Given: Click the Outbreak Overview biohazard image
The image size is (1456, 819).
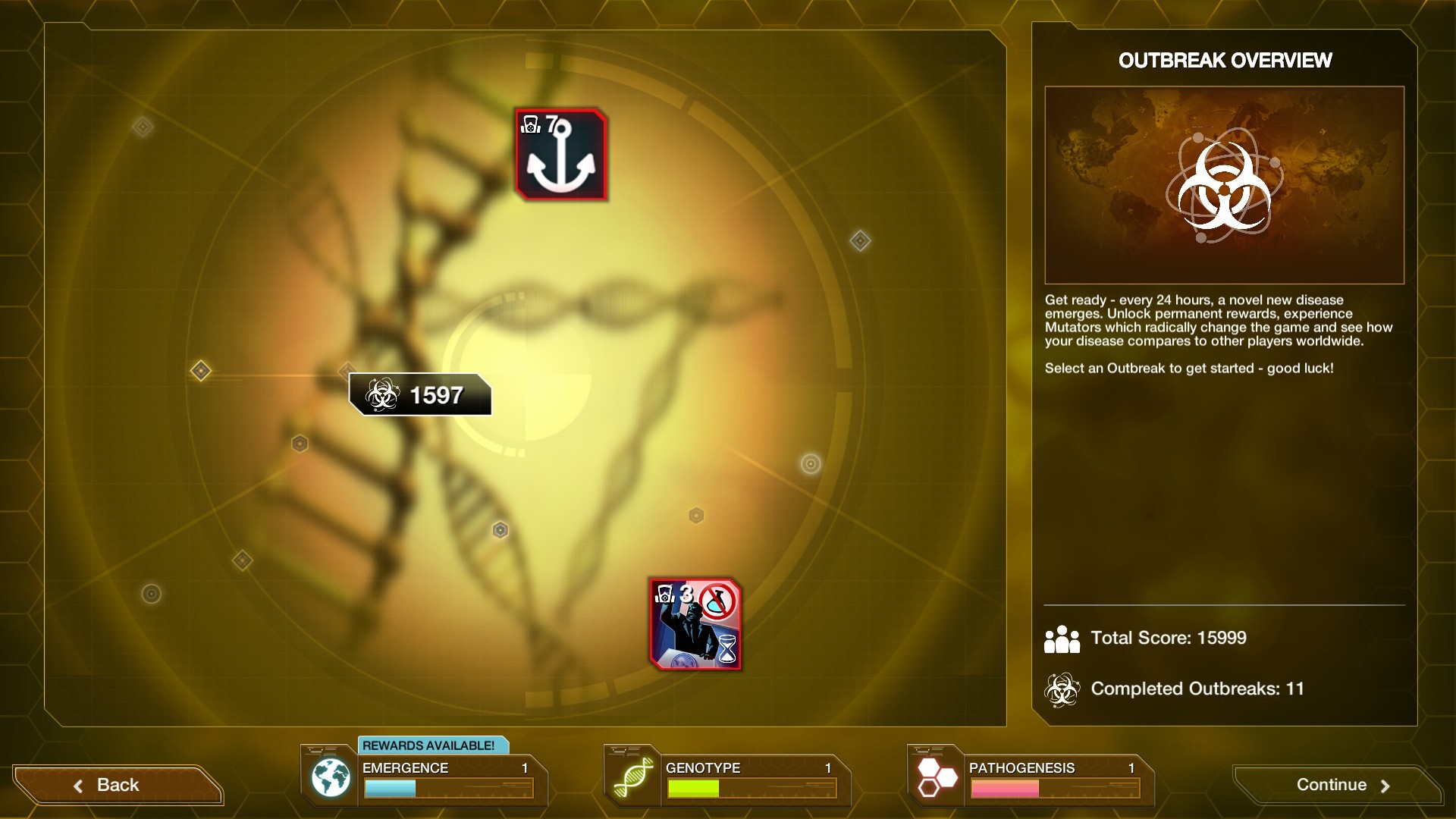Looking at the screenshot, I should click(x=1224, y=185).
